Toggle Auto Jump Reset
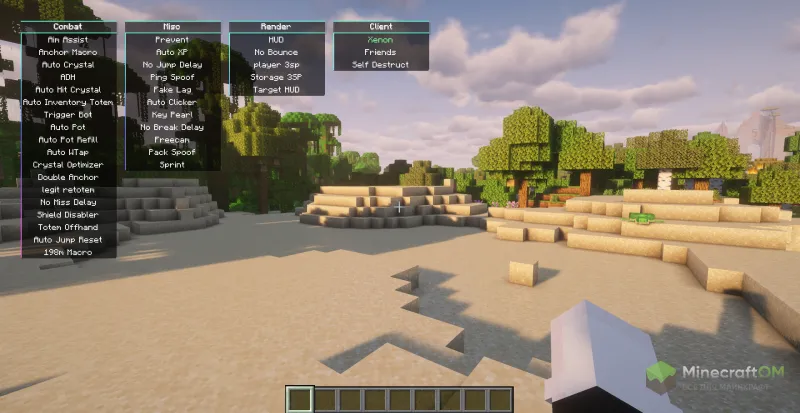800x413 pixels. (69, 240)
